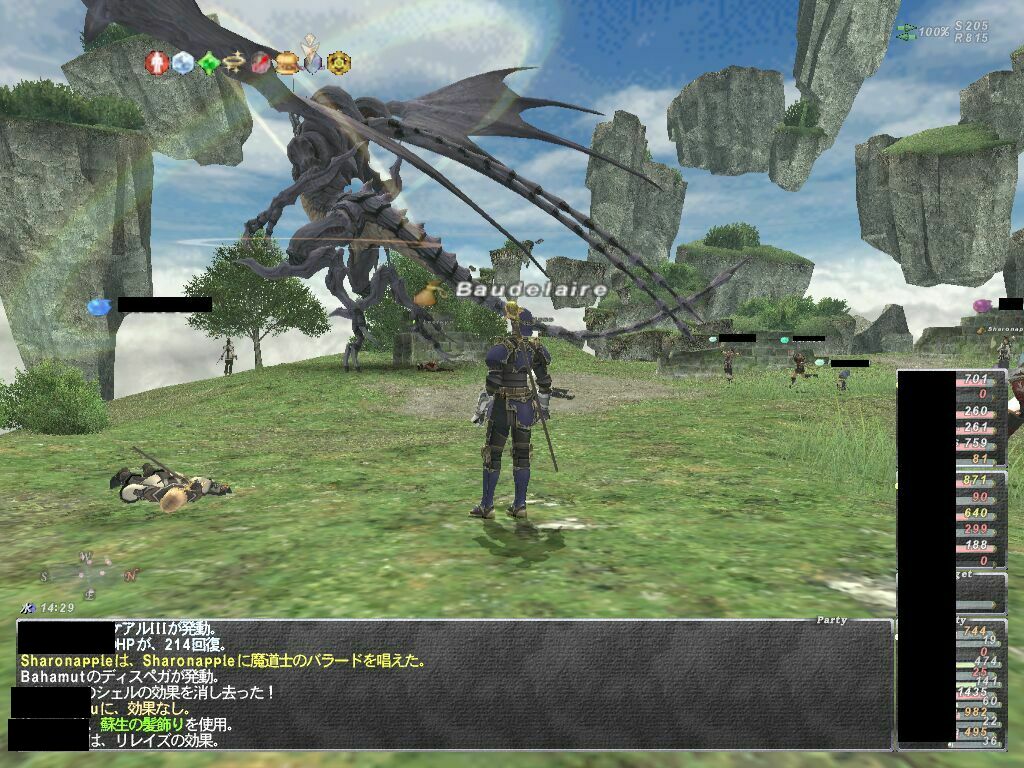The image size is (1024, 768).
Task: Click the golden gear status icon
Action: 339,63
